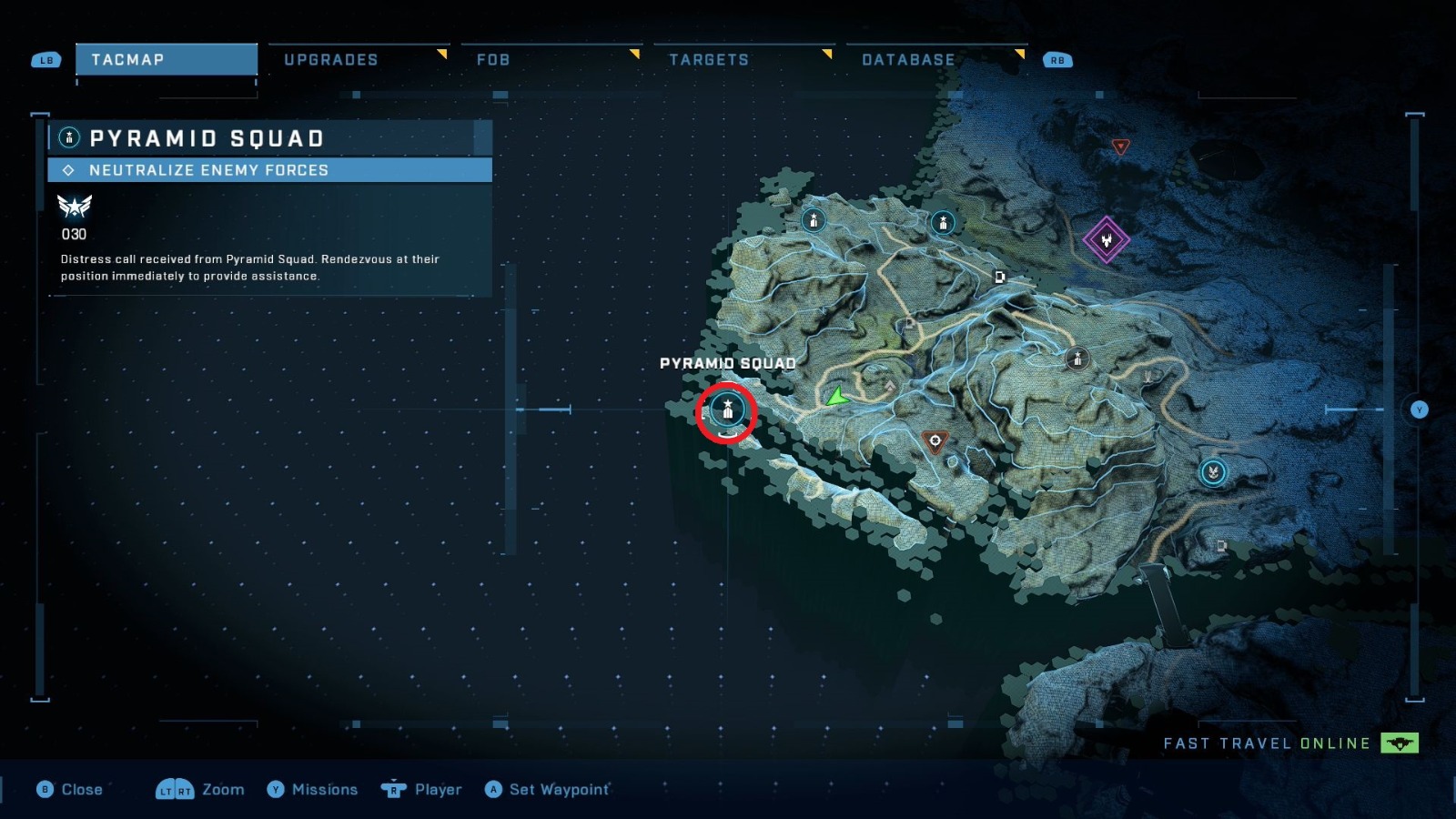Image resolution: width=1456 pixels, height=819 pixels.
Task: Select the northern FOB tower marker
Action: [812, 219]
